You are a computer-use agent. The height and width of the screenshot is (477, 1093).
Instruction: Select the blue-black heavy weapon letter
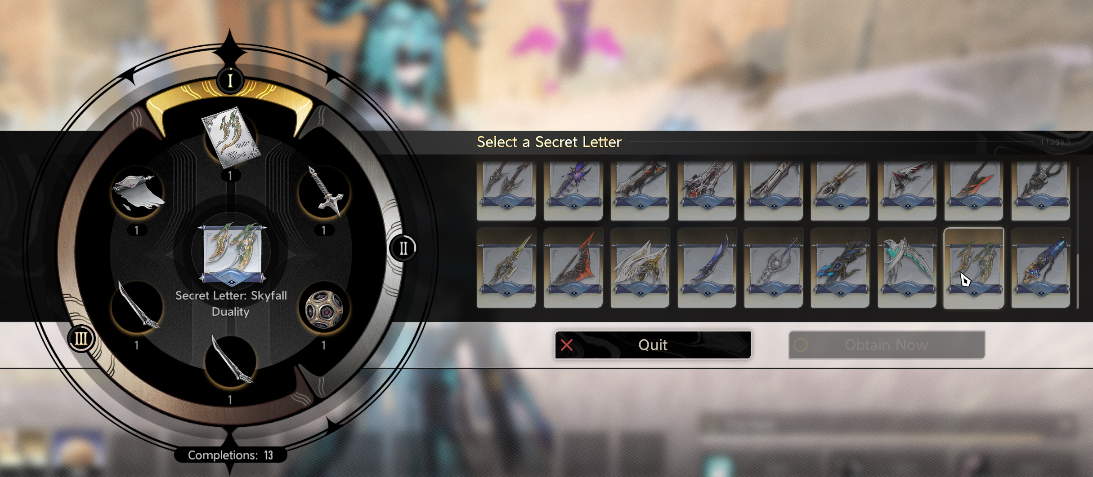click(840, 267)
